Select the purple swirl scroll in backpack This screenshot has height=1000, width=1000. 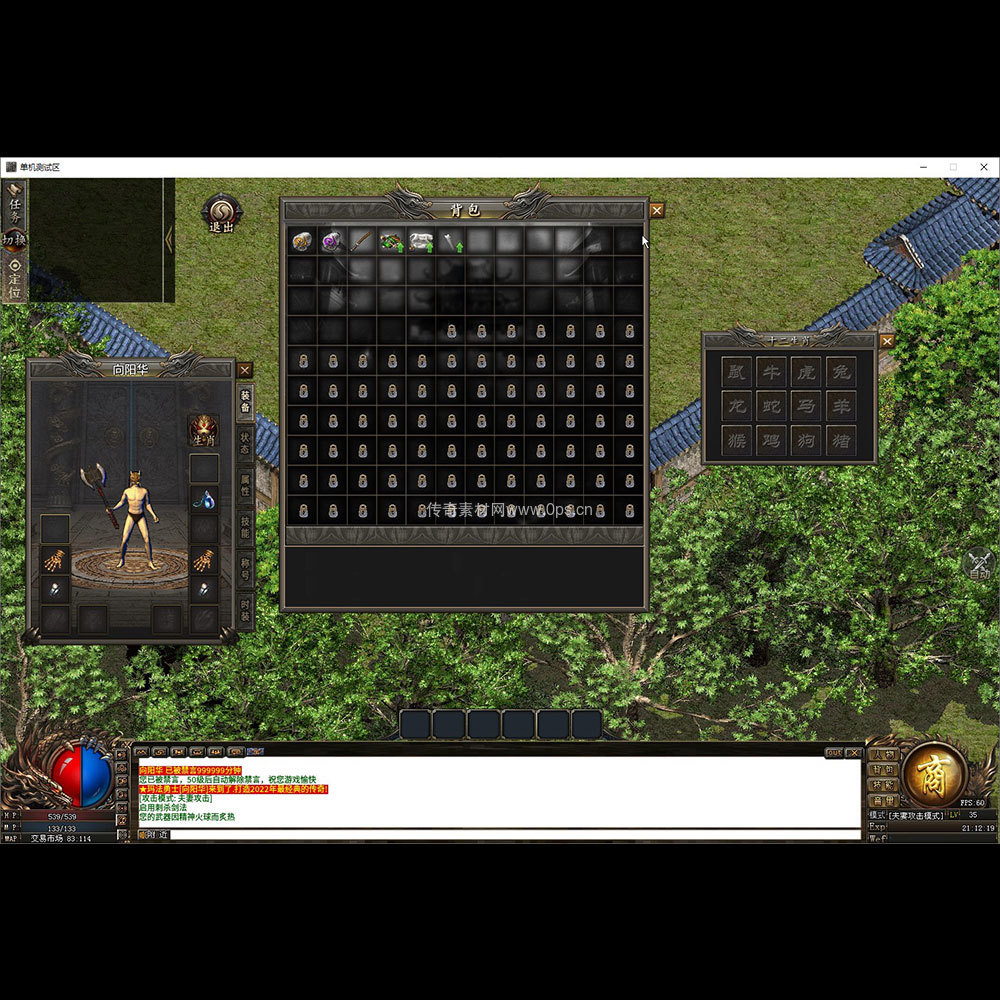pos(331,241)
